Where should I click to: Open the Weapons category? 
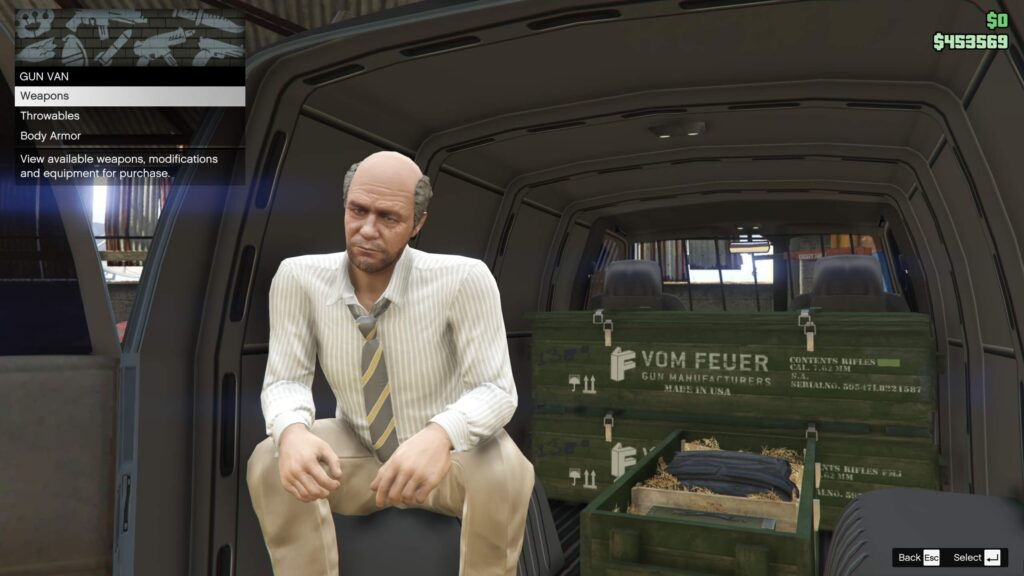coord(129,96)
